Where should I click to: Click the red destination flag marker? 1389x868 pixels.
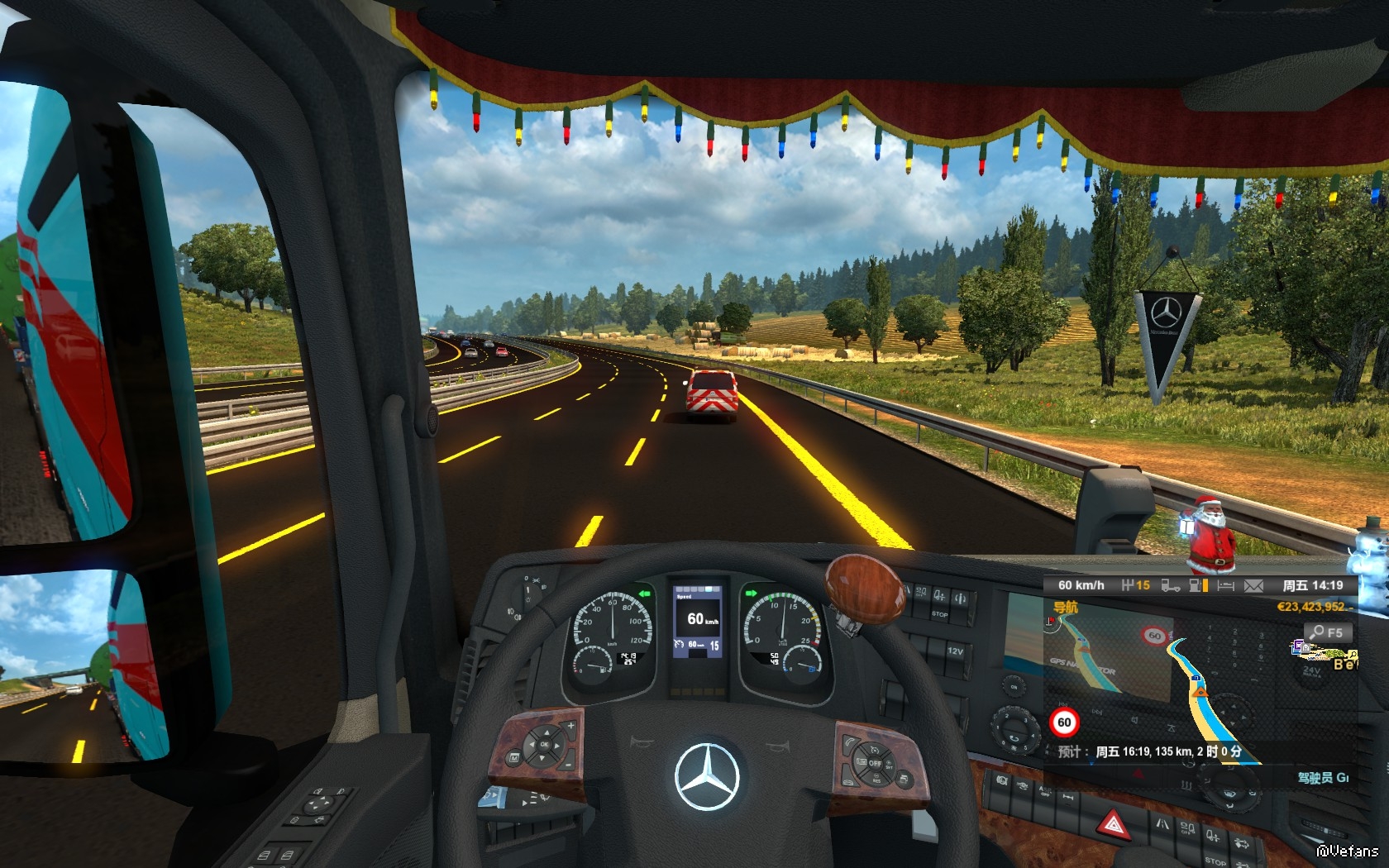[x=1051, y=620]
